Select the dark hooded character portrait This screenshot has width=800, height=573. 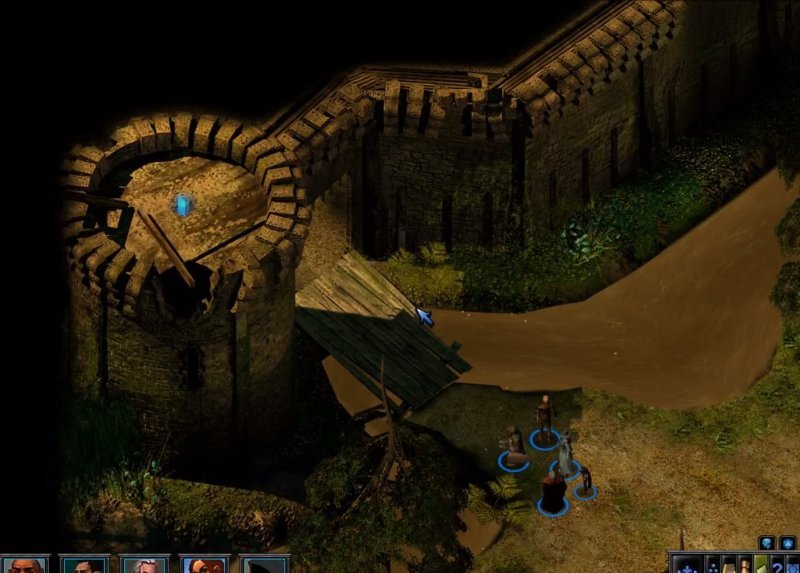coord(264,564)
